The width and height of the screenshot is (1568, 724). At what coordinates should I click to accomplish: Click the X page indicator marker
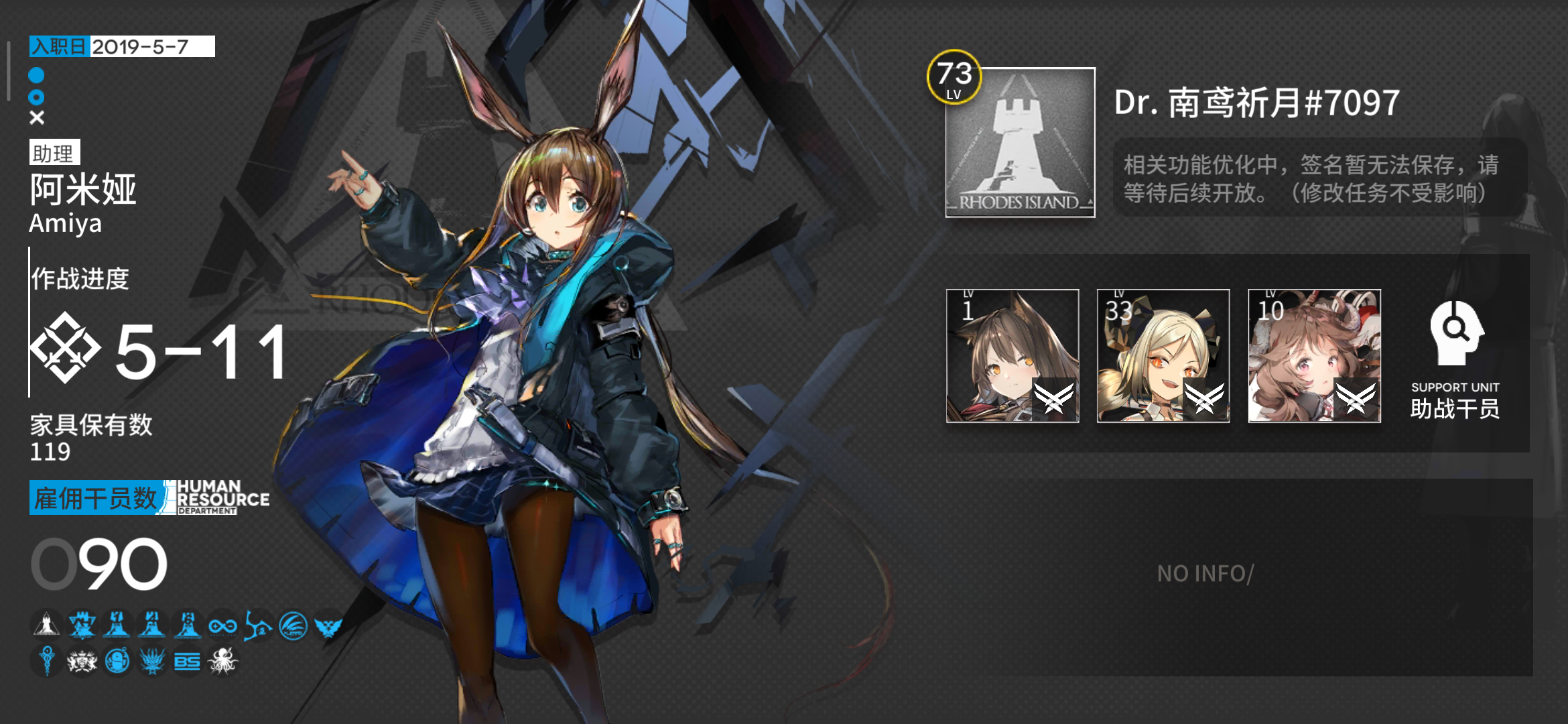38,119
